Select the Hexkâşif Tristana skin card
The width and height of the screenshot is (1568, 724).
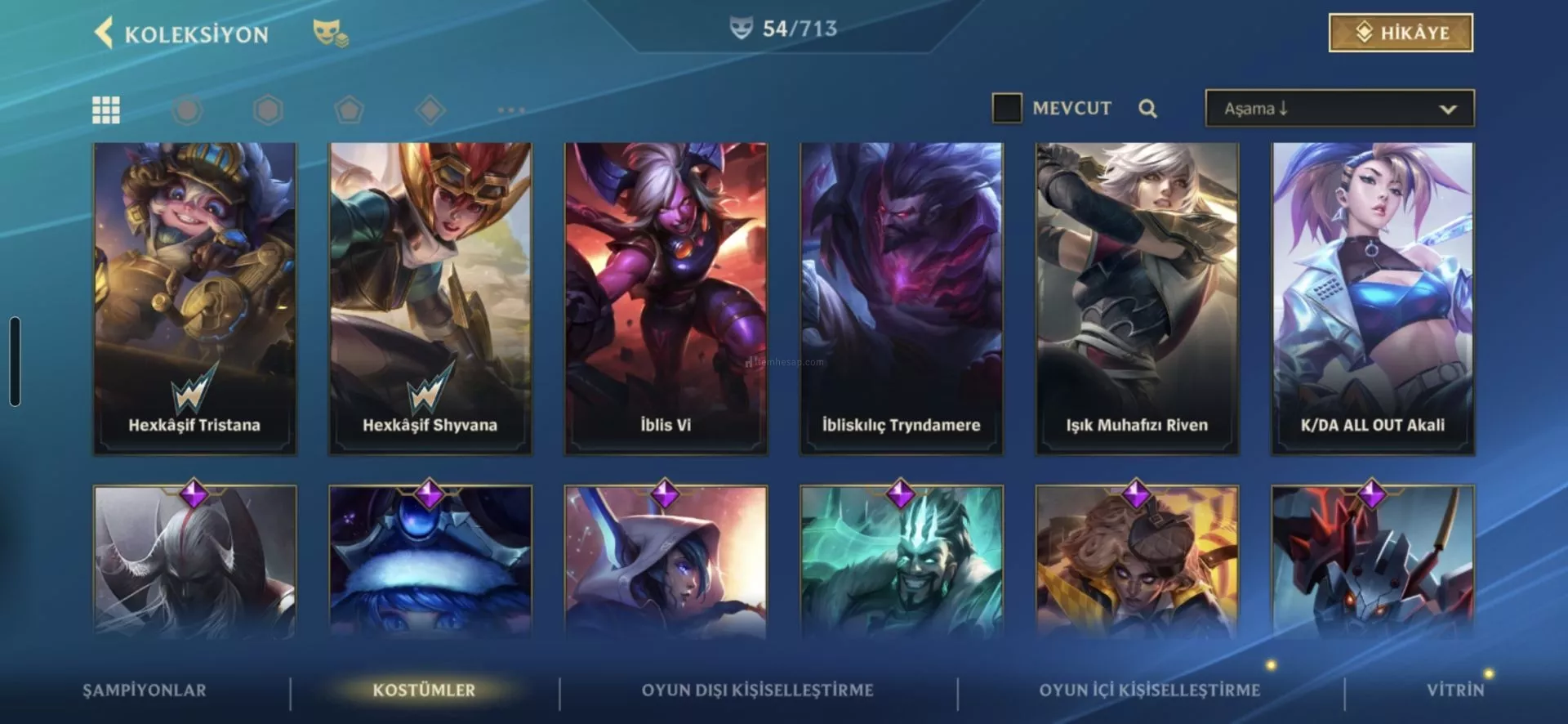tap(194, 298)
